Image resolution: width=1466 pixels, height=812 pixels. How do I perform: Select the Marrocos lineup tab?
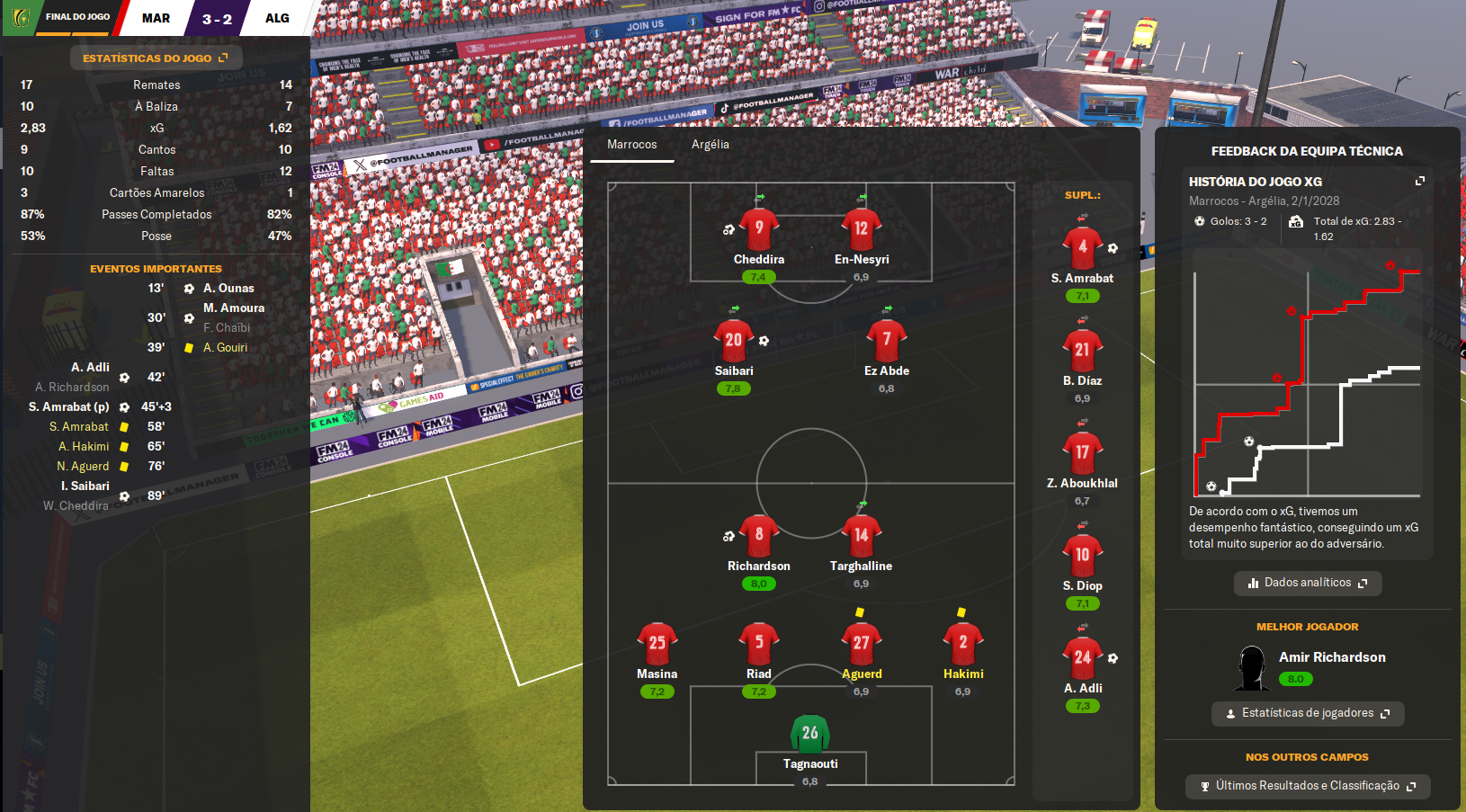(x=631, y=145)
